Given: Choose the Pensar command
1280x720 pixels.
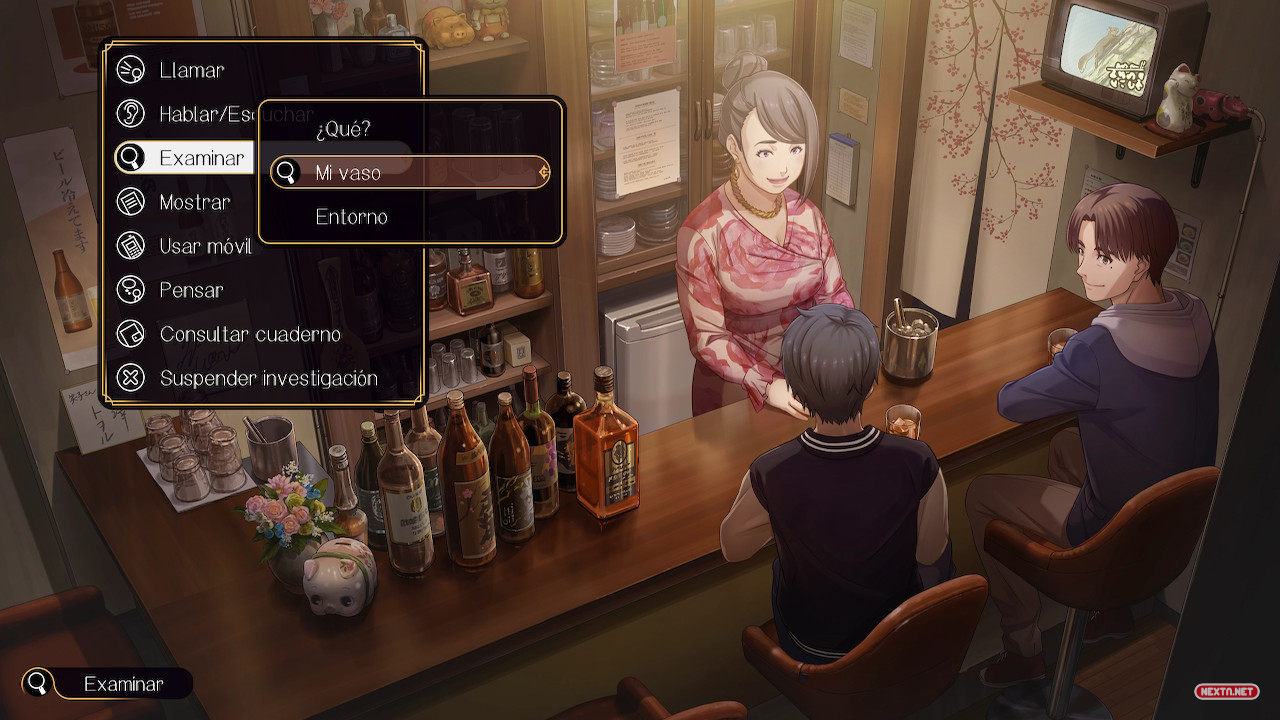Looking at the screenshot, I should coord(191,290).
